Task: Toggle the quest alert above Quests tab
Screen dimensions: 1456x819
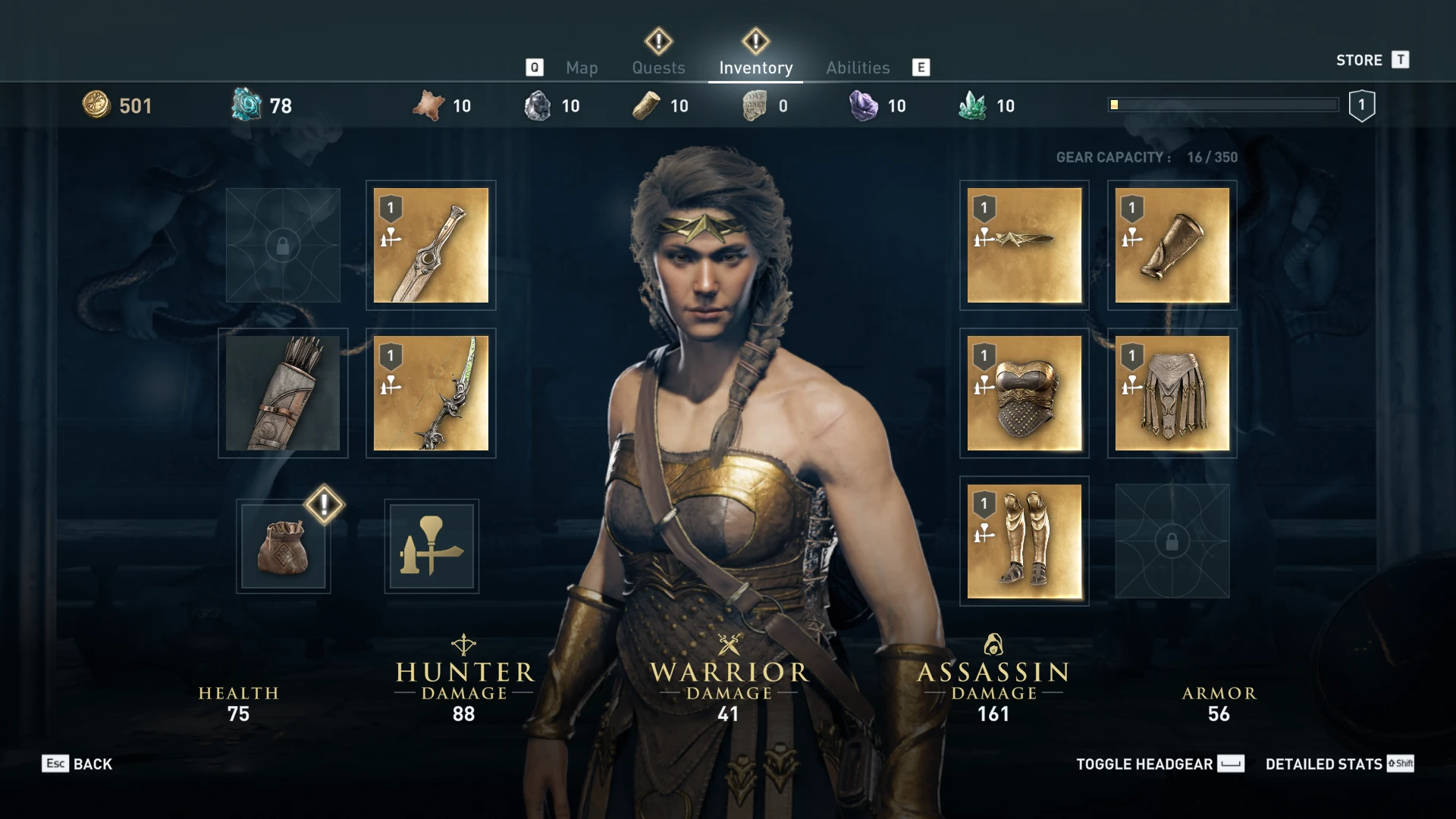Action: [x=657, y=39]
